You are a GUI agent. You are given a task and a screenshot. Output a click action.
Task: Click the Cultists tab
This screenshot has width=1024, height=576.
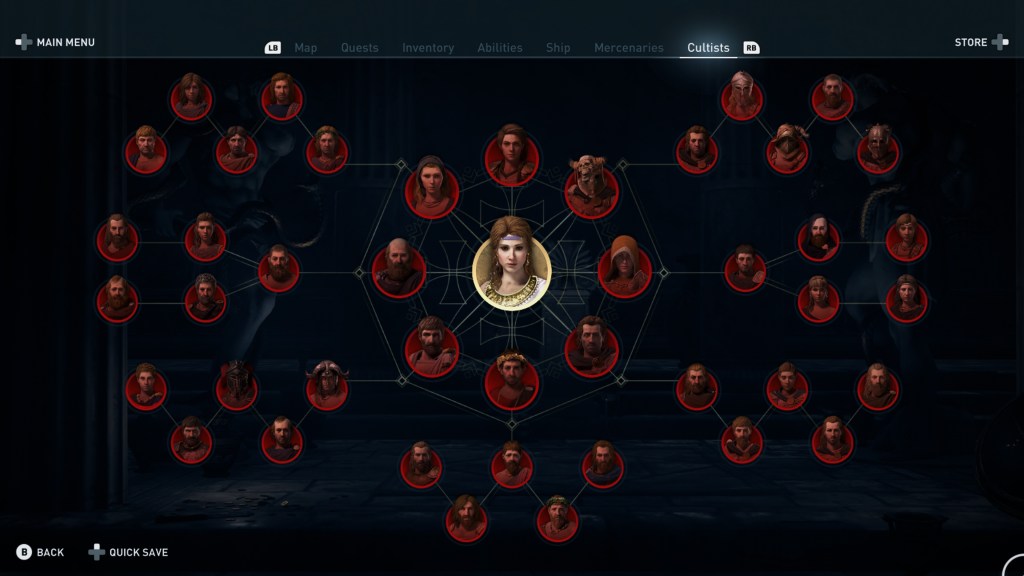tap(708, 48)
